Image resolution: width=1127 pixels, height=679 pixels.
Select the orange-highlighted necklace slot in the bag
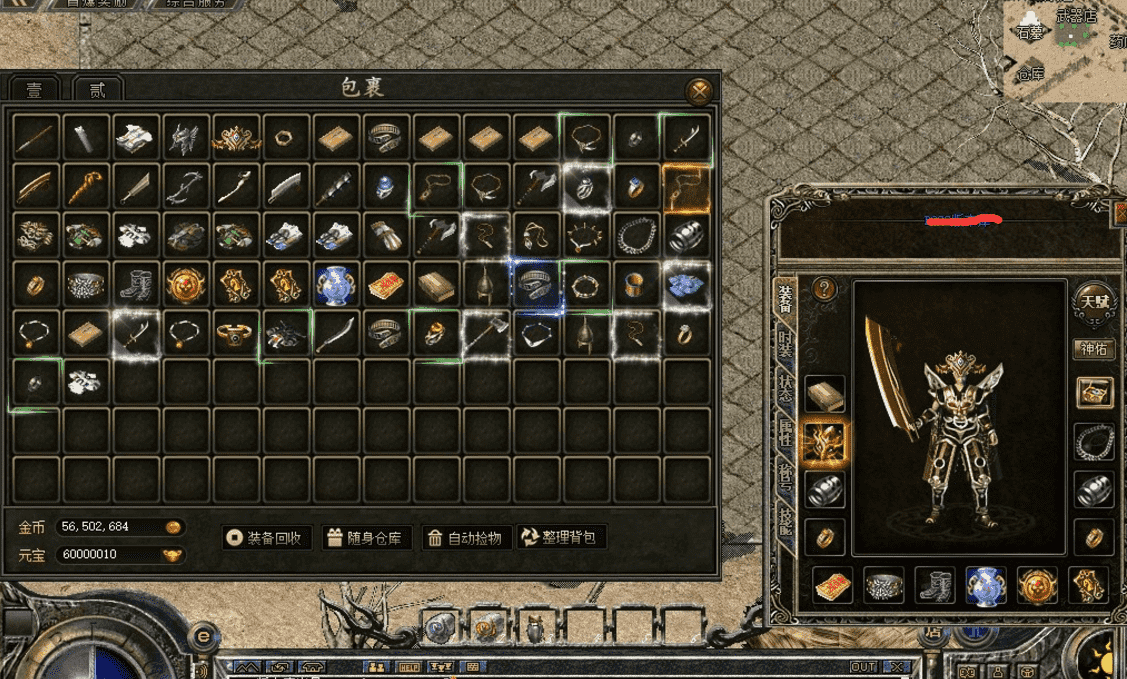pyautogui.click(x=686, y=188)
